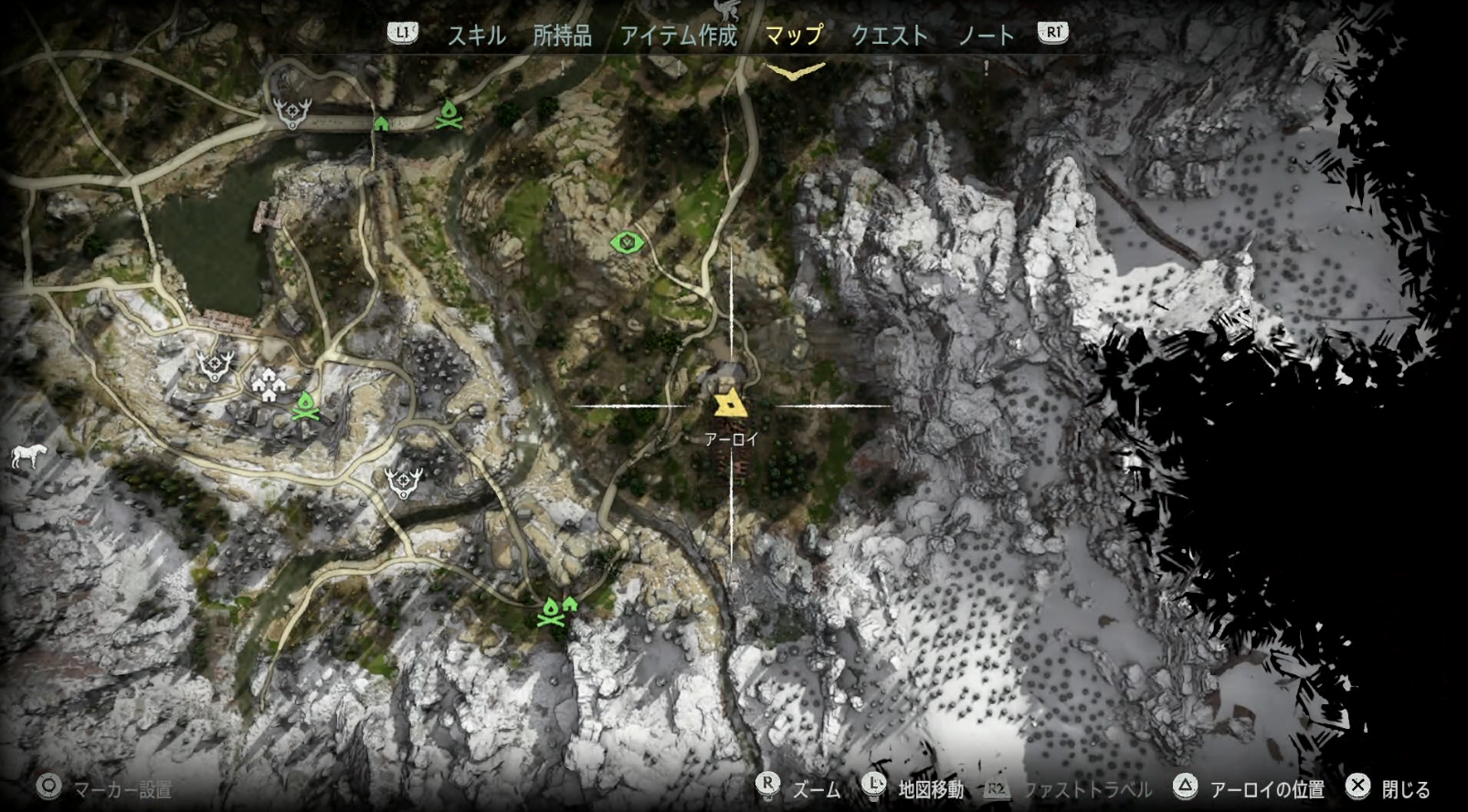1468x812 pixels.
Task: Select the white settlement houses marker
Action: [x=268, y=385]
